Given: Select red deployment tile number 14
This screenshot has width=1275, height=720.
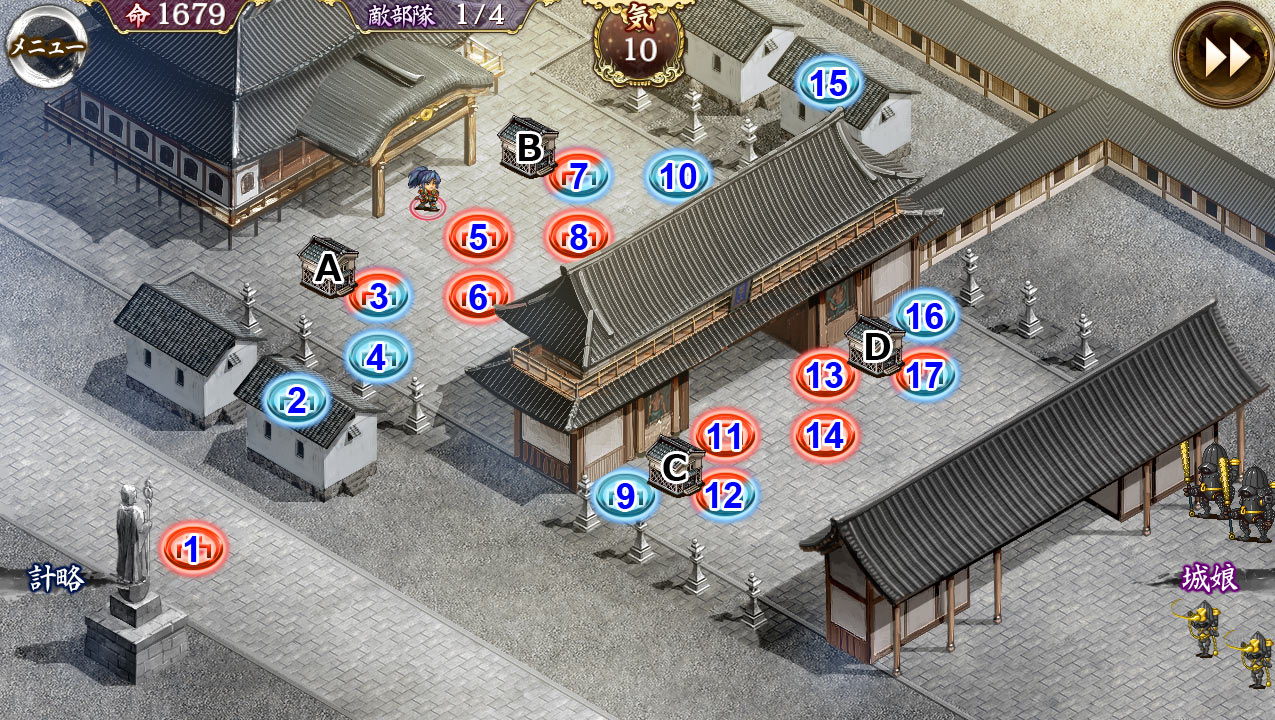Looking at the screenshot, I should click(825, 436).
